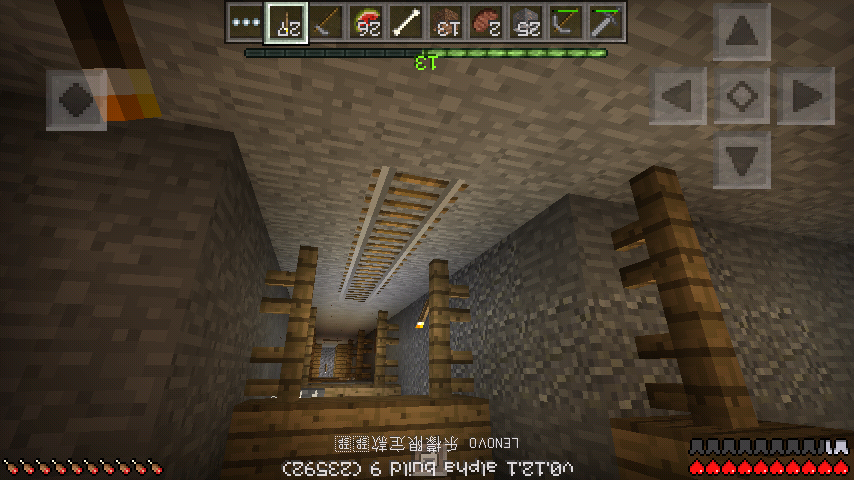Viewport: 854px width, 480px height.
Task: Tap the standalone solid-diamond jump button
Action: [77, 98]
